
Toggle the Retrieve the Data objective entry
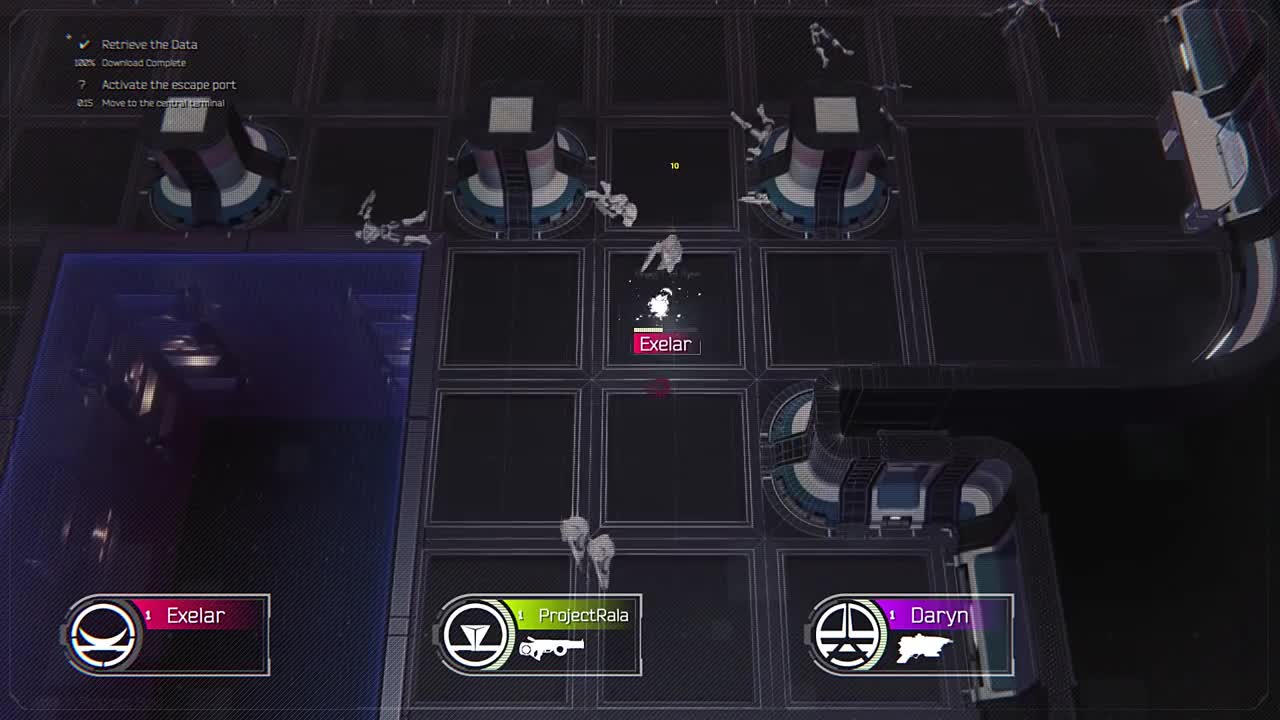click(x=148, y=44)
